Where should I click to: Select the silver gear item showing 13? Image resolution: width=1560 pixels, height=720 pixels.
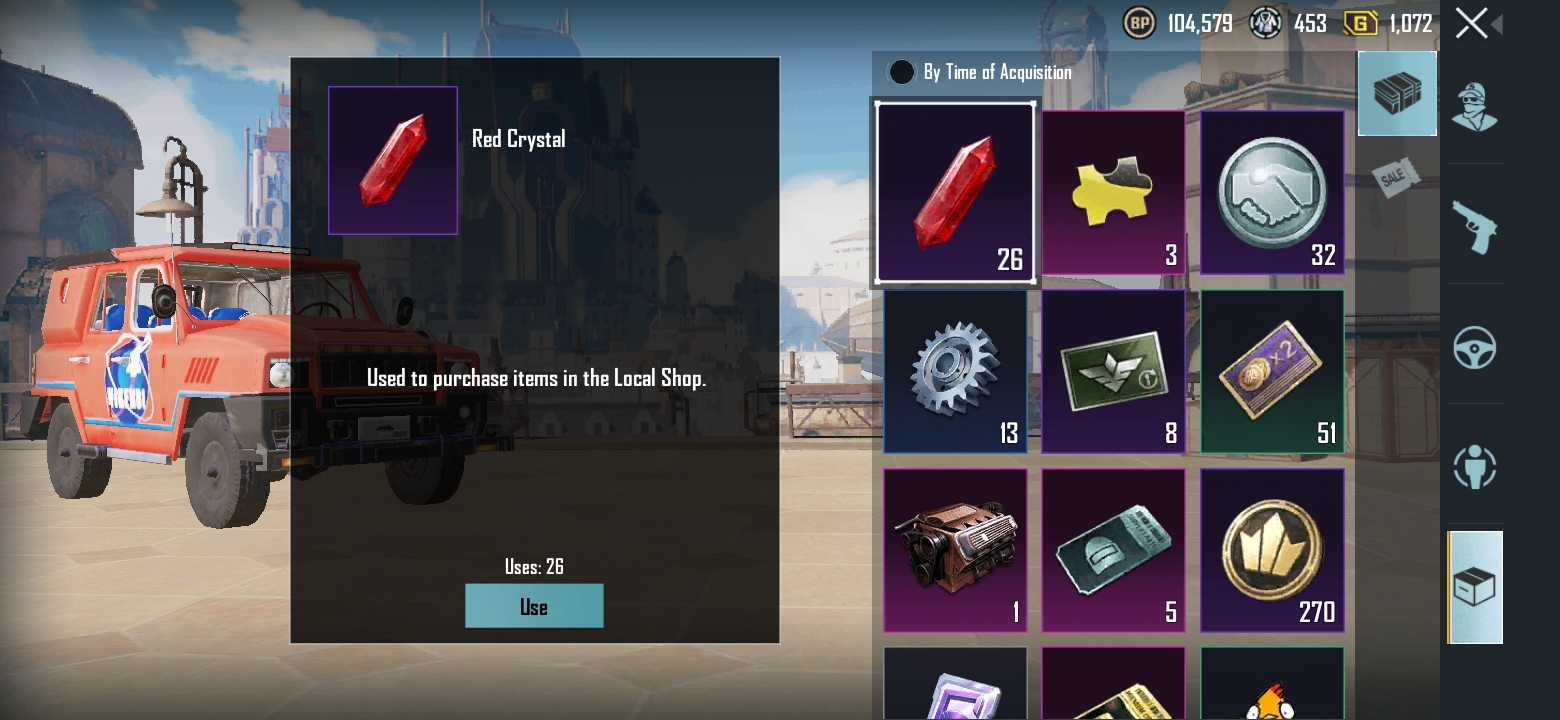pos(955,371)
